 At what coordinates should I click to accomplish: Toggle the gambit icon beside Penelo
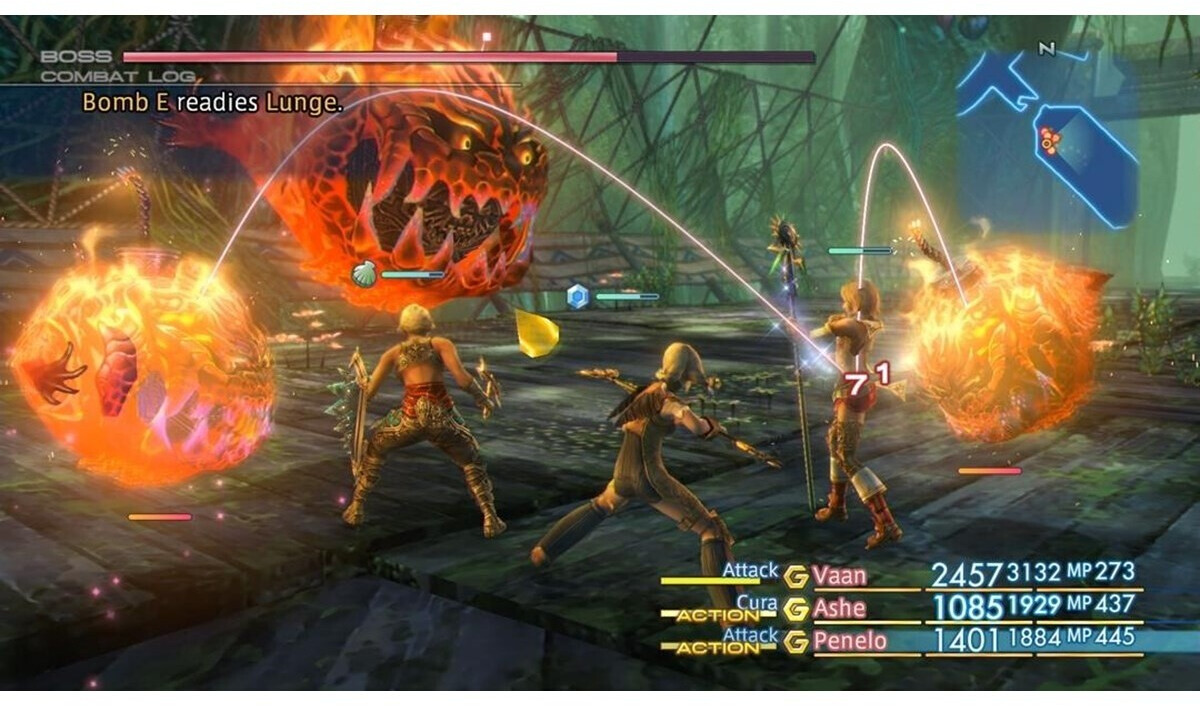point(796,641)
